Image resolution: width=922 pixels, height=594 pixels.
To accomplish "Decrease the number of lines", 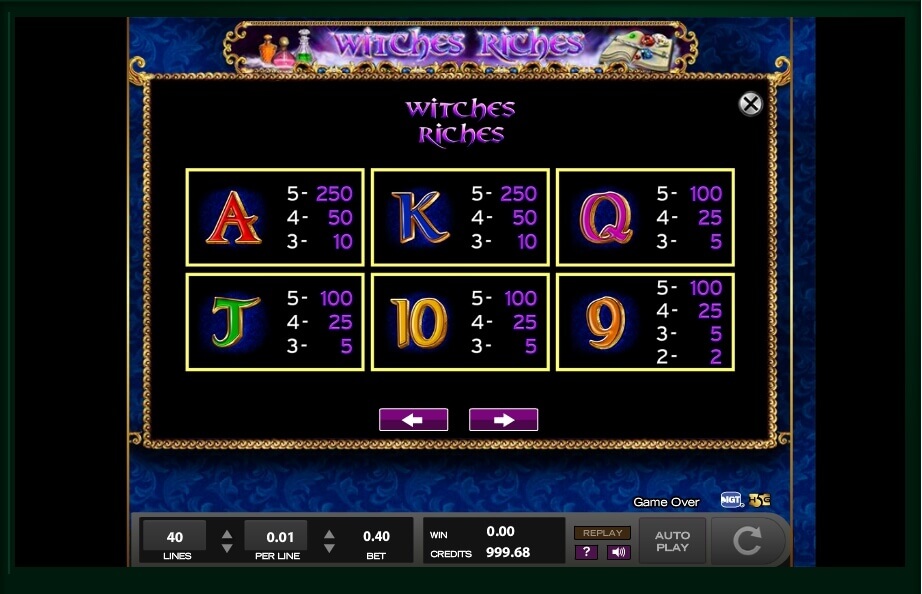I will 227,548.
